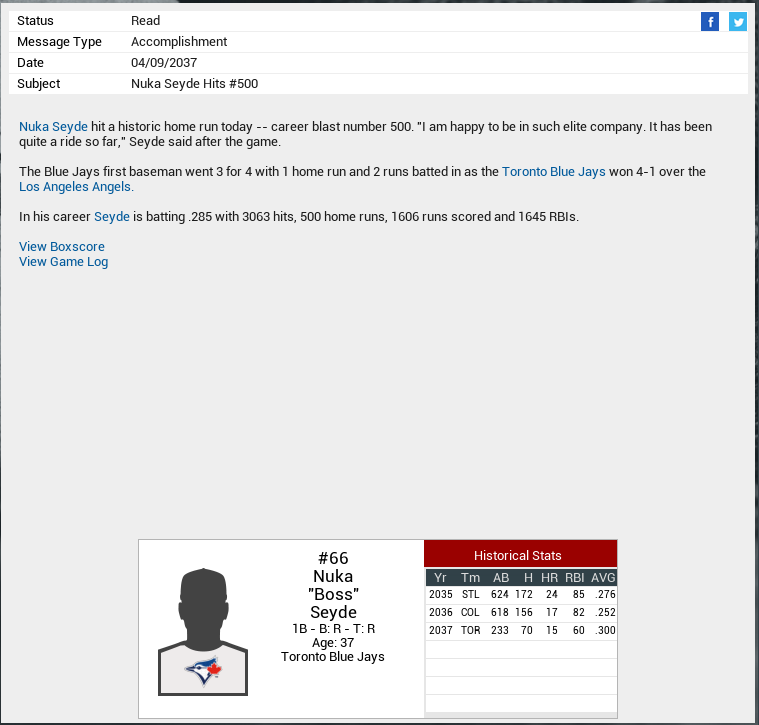
Task: View Boxscore for the game
Action: point(62,247)
